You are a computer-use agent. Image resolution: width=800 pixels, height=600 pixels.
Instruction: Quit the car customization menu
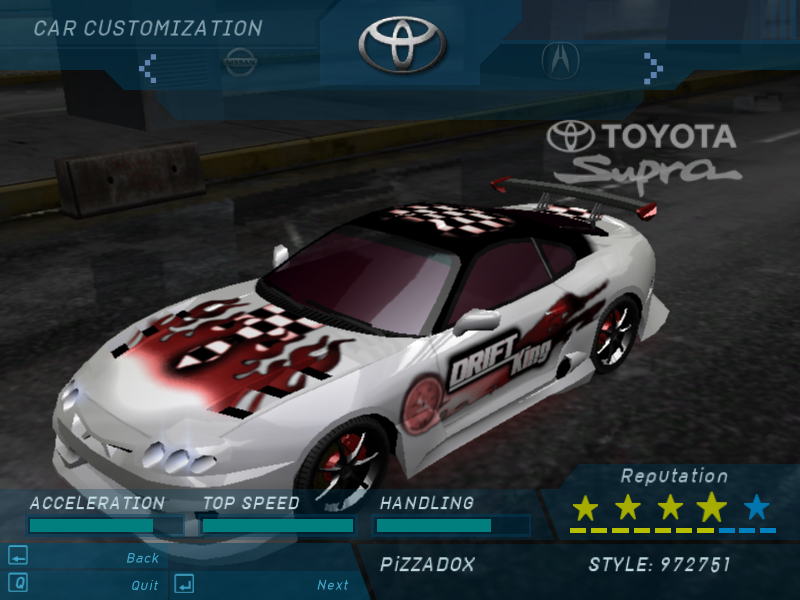[x=144, y=585]
